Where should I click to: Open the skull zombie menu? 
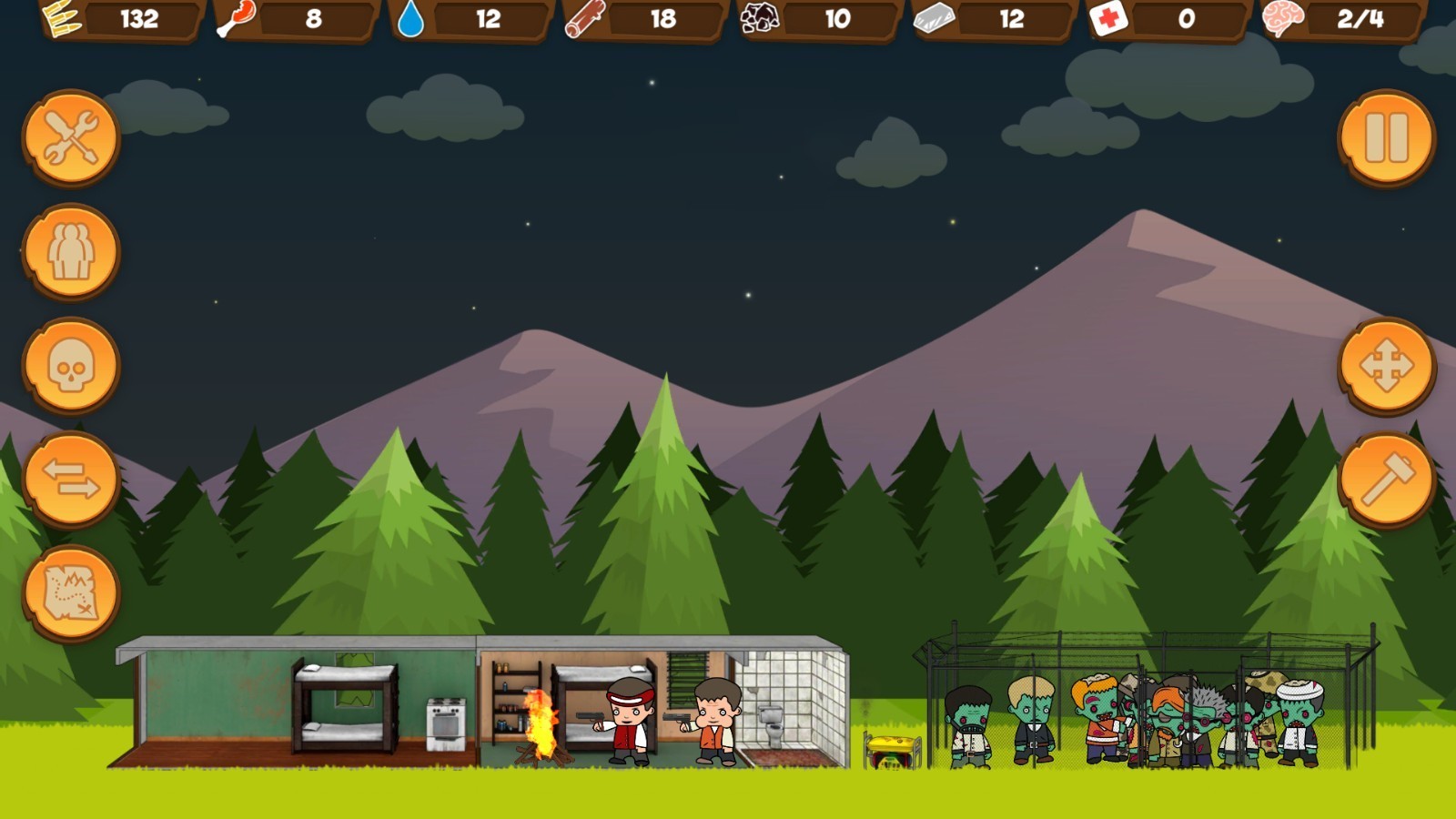tap(71, 366)
